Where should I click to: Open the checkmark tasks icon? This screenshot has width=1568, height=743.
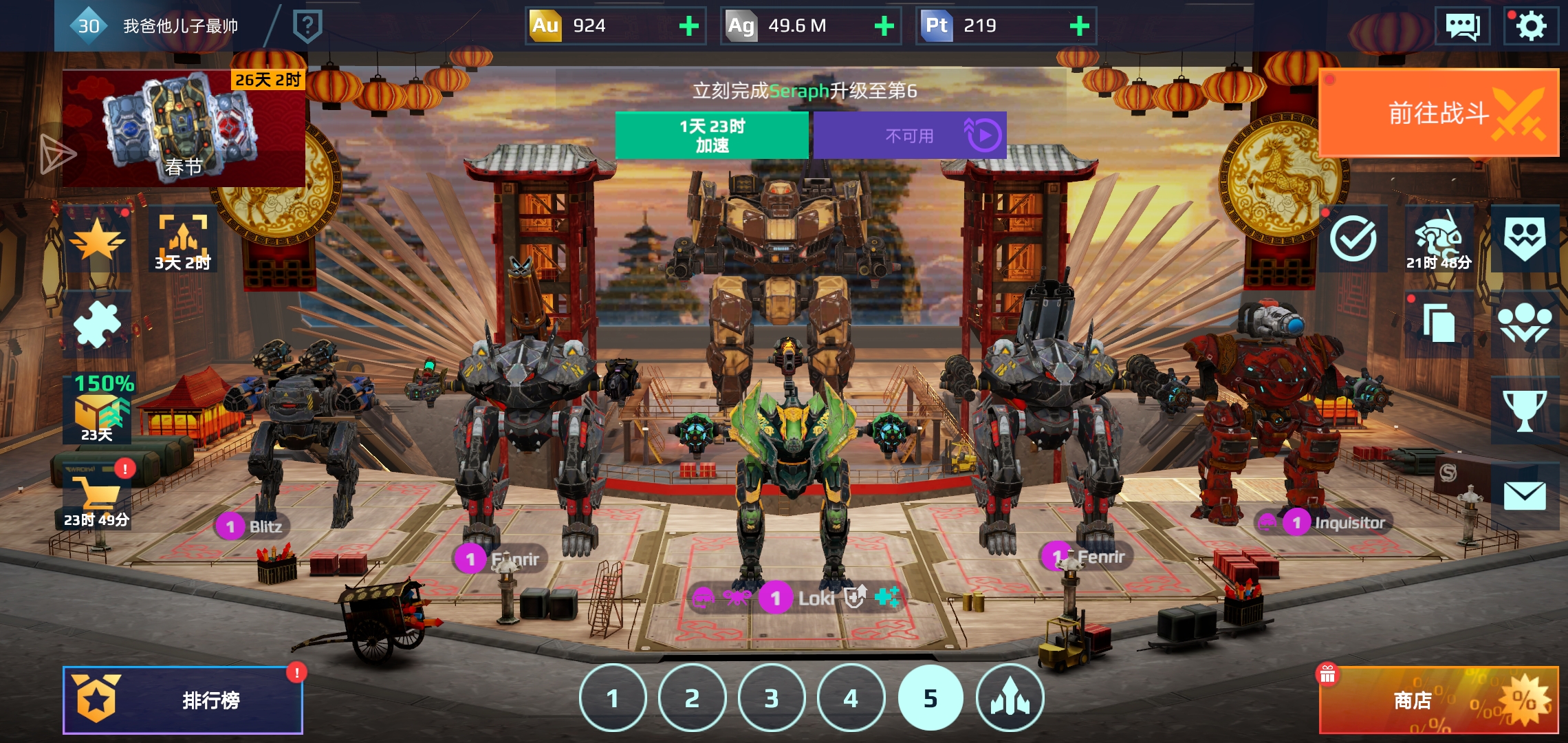pyautogui.click(x=1353, y=239)
